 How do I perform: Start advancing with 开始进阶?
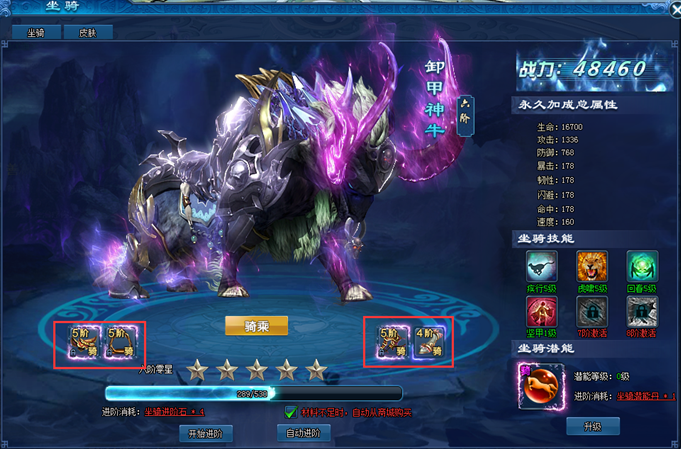pos(207,433)
